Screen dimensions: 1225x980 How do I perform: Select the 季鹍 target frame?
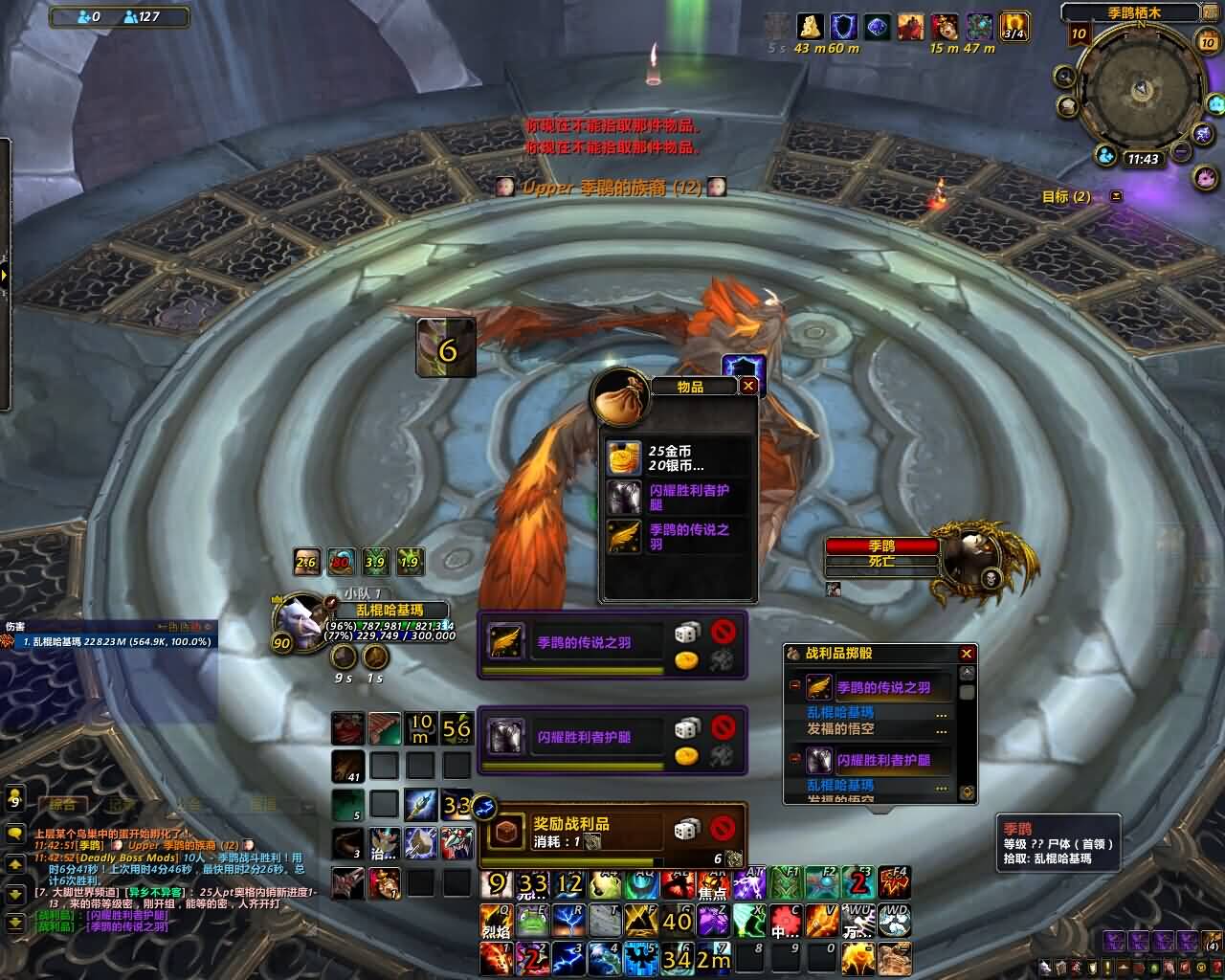coord(881,553)
